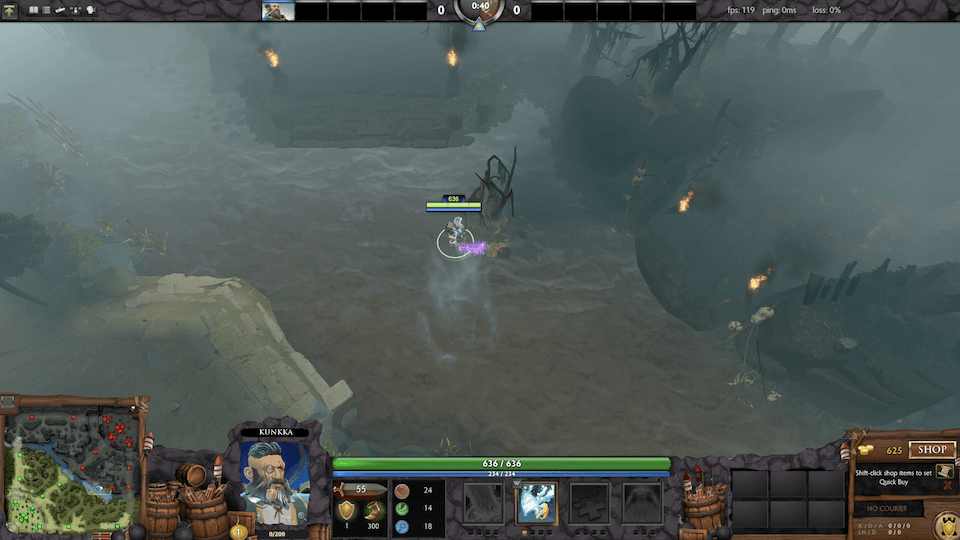Select the Kunkka hero portrait

pos(273,480)
